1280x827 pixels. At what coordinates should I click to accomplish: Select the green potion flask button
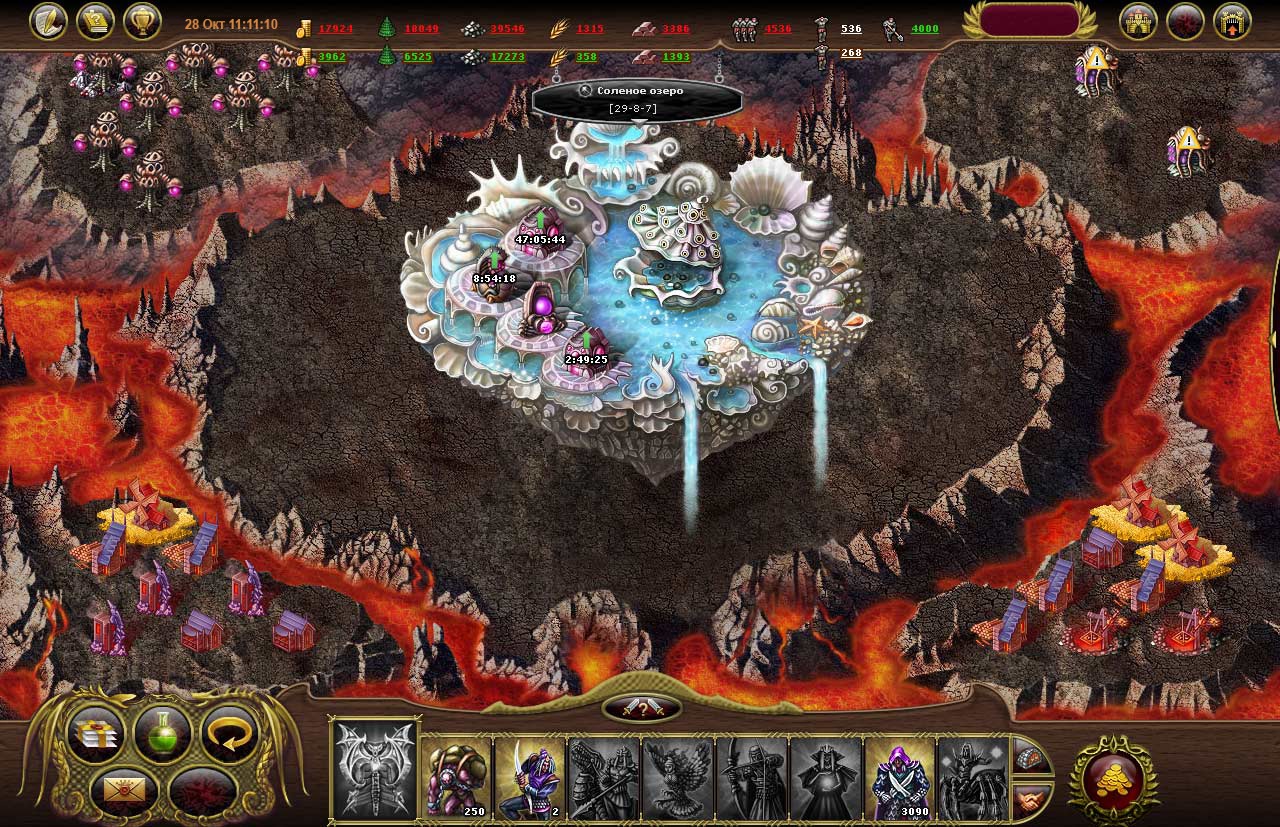pyautogui.click(x=163, y=735)
